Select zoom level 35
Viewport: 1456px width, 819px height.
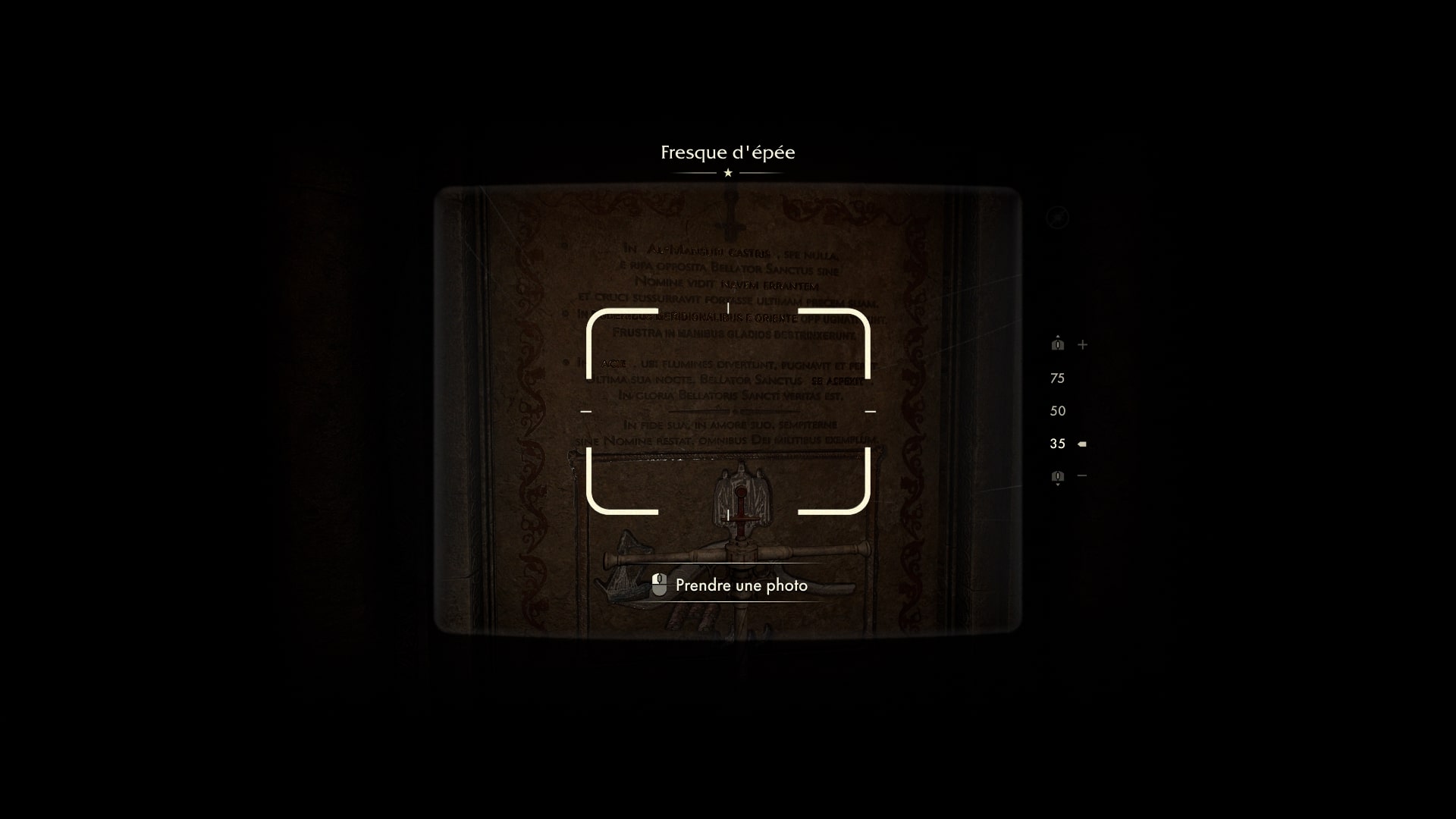coord(1056,443)
